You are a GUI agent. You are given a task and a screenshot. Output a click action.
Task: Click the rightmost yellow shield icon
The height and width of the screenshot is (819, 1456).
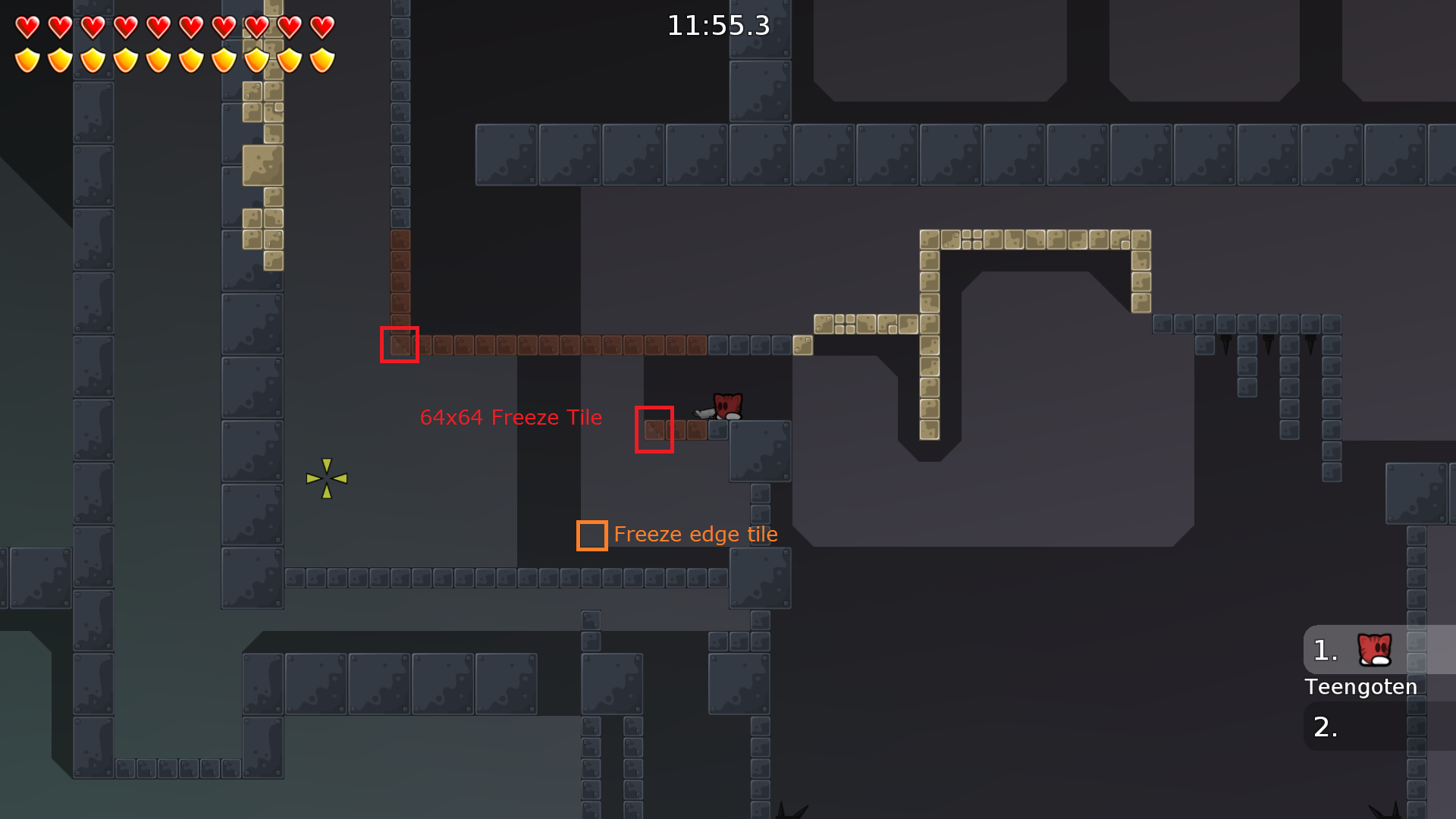(322, 58)
